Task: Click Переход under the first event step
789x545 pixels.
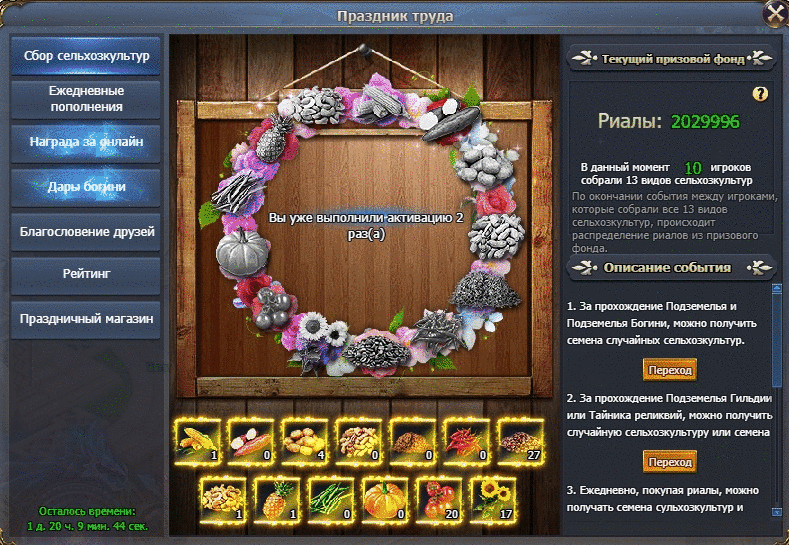Action: [x=669, y=370]
